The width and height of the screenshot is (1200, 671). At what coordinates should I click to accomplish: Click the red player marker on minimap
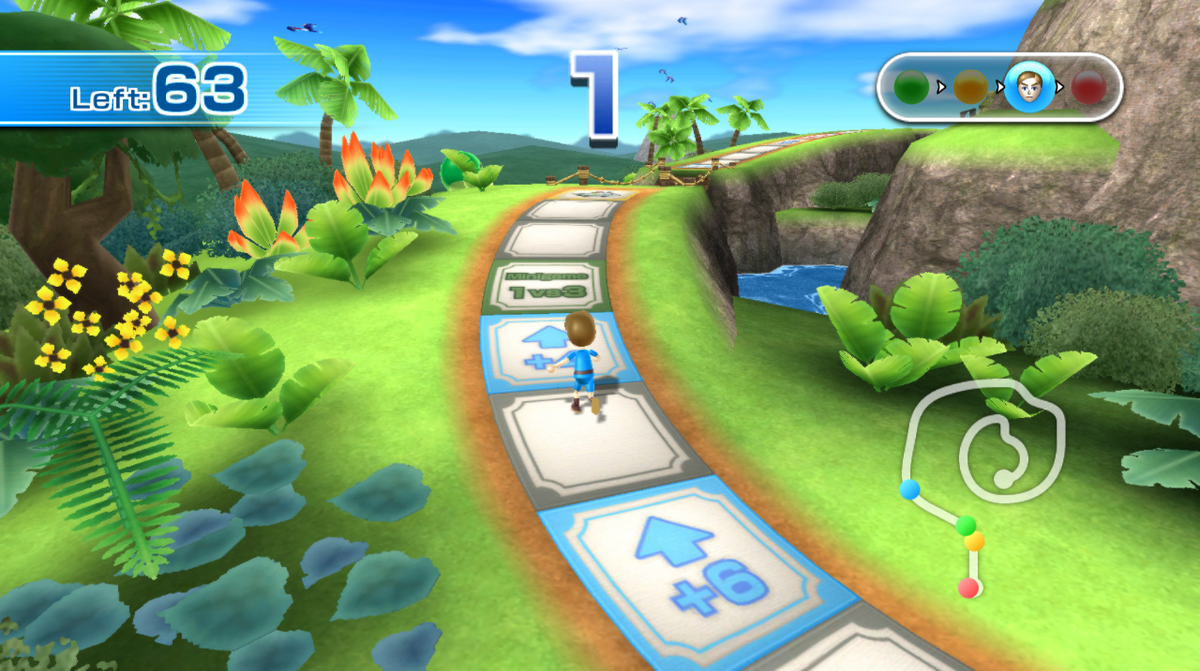click(x=968, y=588)
